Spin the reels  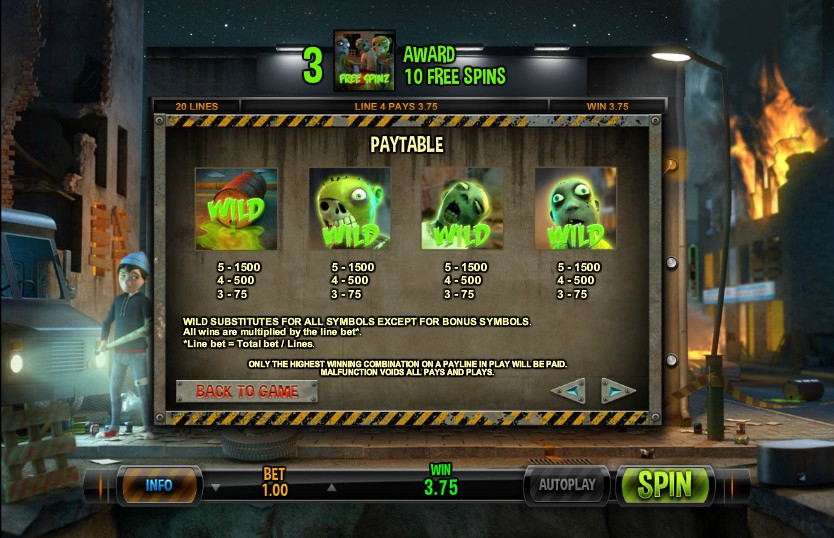665,485
